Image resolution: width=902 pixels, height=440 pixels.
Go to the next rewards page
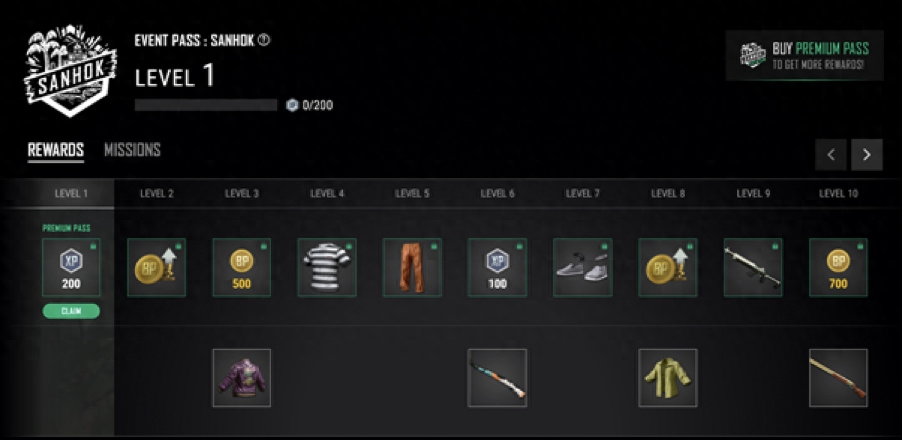(866, 155)
